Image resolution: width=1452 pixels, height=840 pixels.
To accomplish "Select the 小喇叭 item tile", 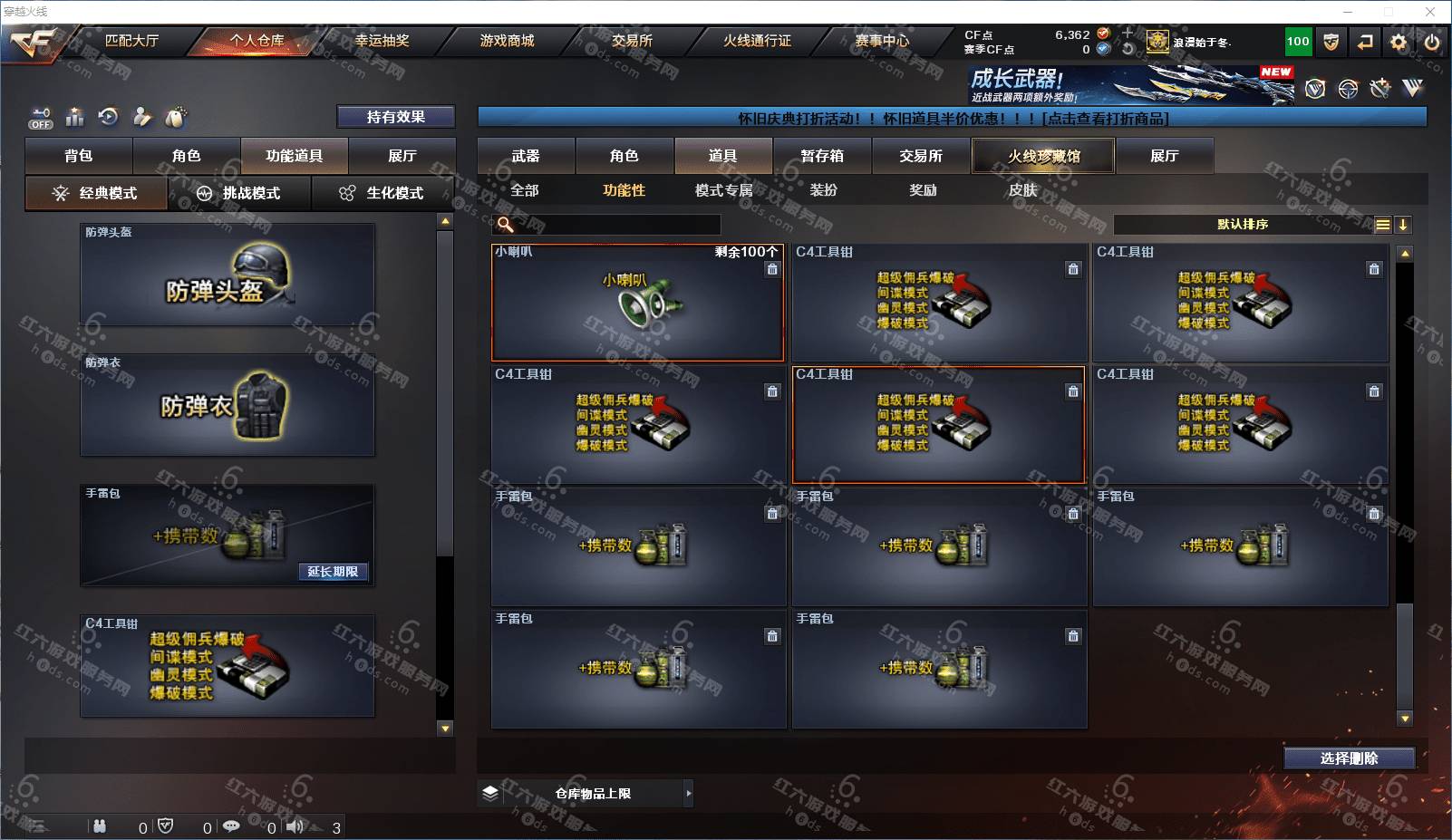I will point(637,303).
